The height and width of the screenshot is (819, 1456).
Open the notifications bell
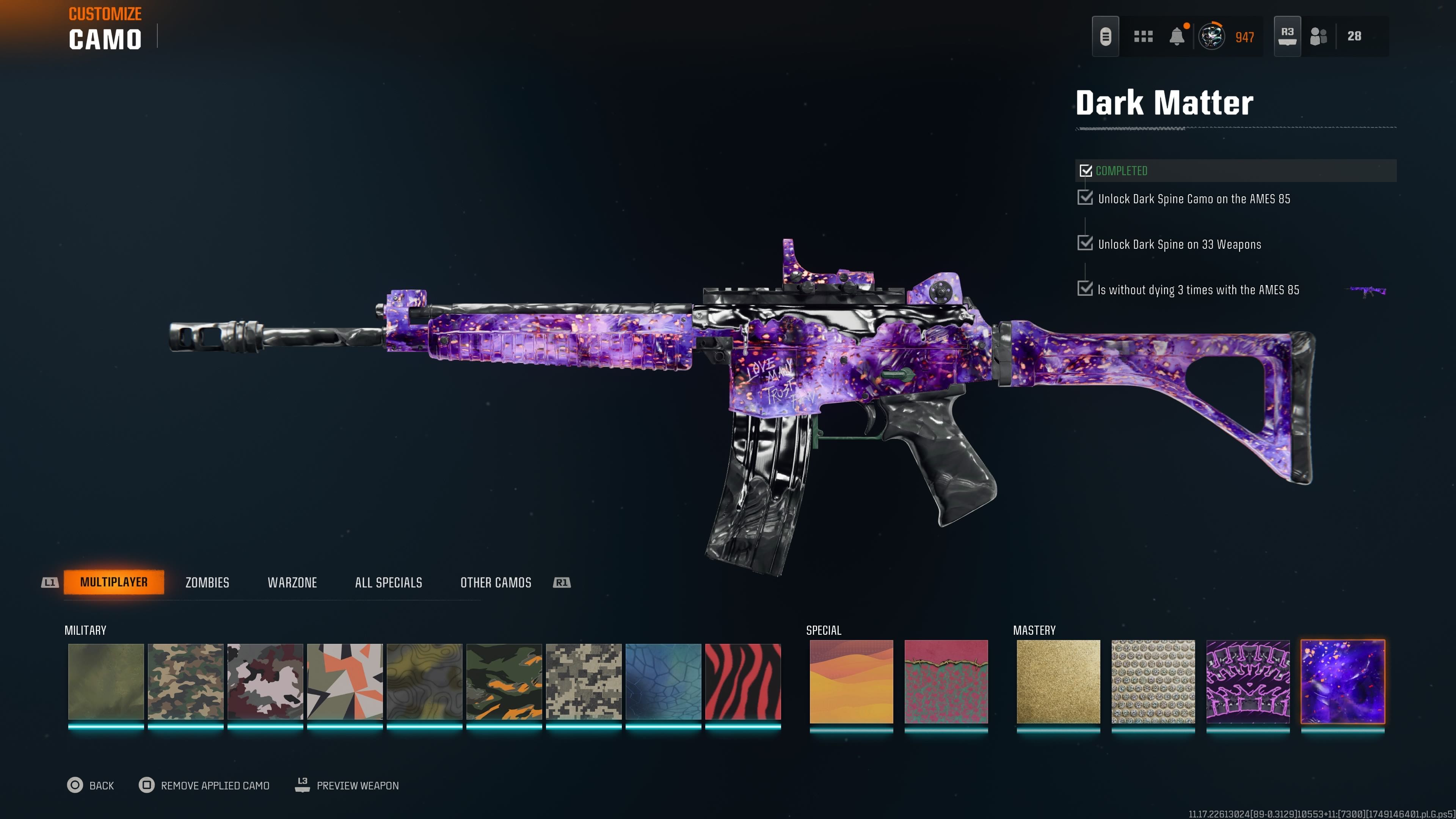point(1177,37)
